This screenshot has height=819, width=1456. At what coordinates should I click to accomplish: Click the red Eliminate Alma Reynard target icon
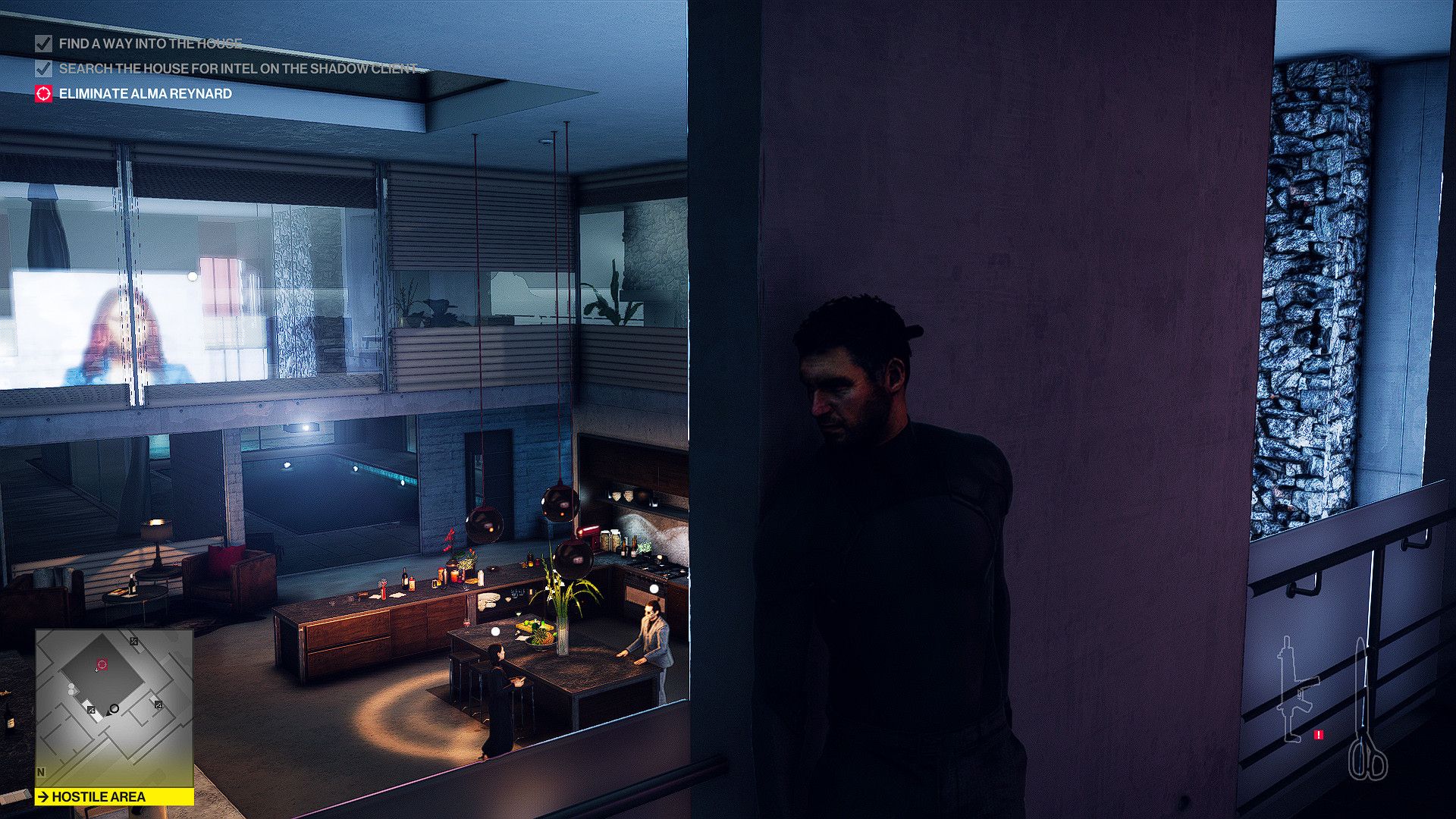[43, 93]
